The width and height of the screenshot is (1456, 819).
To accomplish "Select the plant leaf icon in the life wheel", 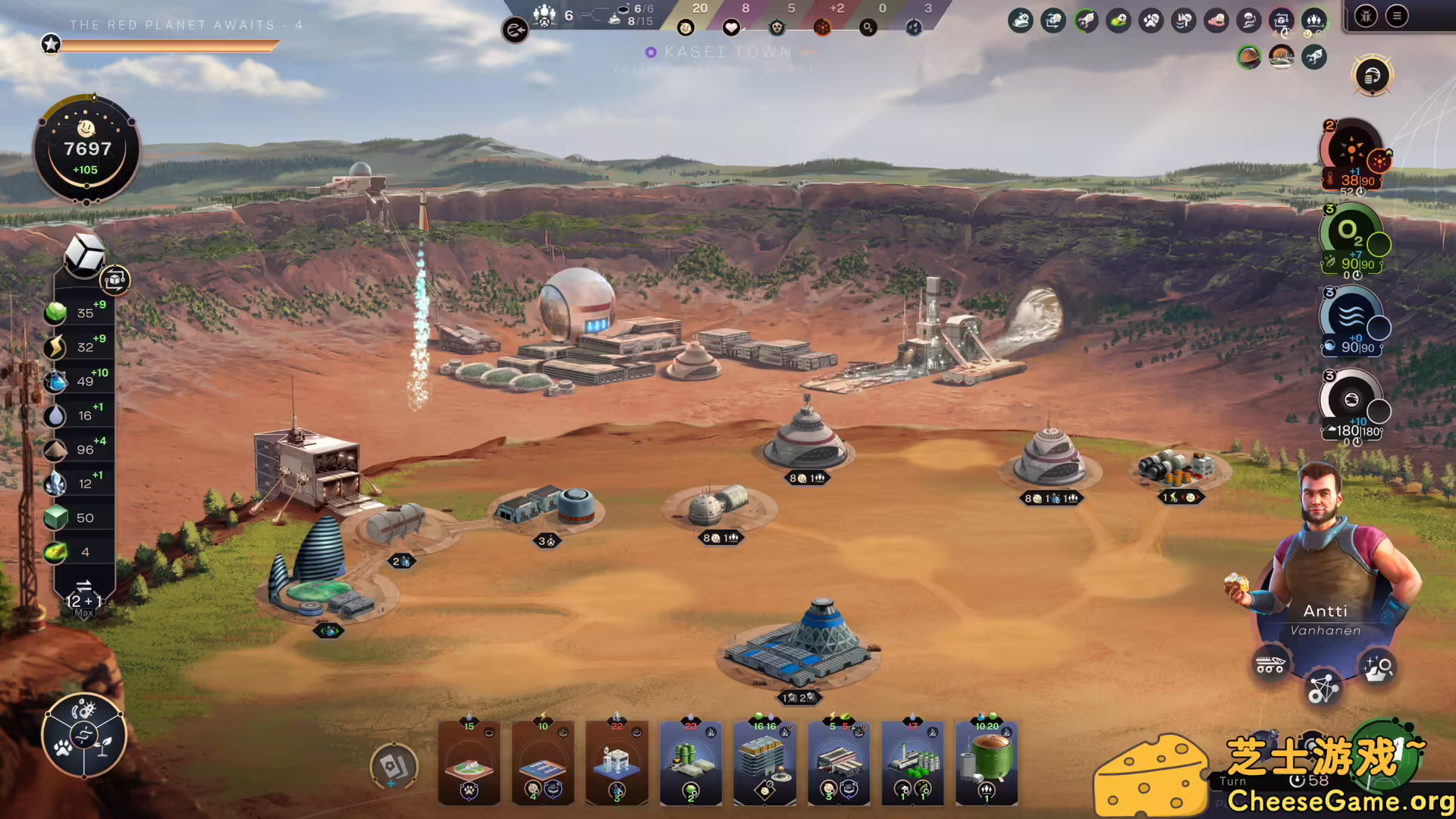I will tap(105, 746).
